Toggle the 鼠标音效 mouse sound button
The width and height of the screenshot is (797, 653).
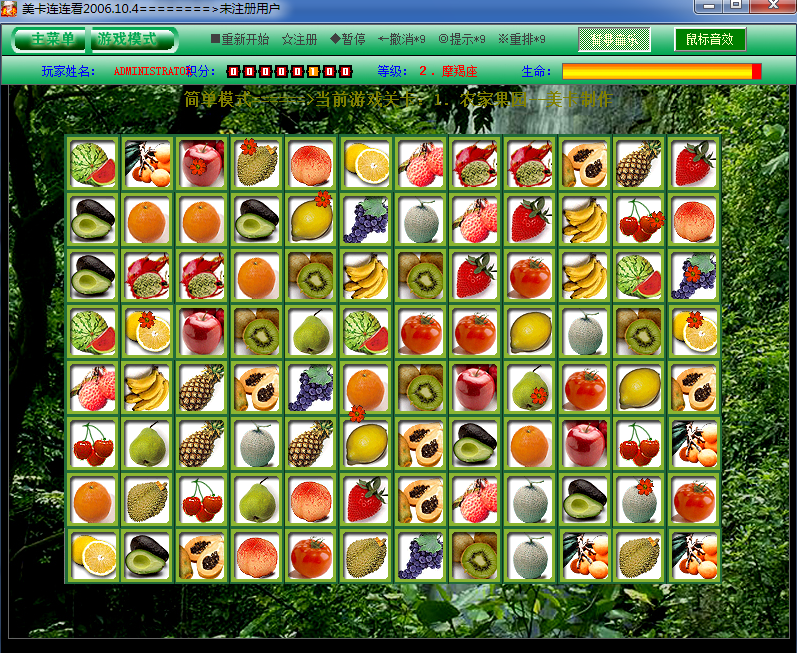tap(710, 40)
